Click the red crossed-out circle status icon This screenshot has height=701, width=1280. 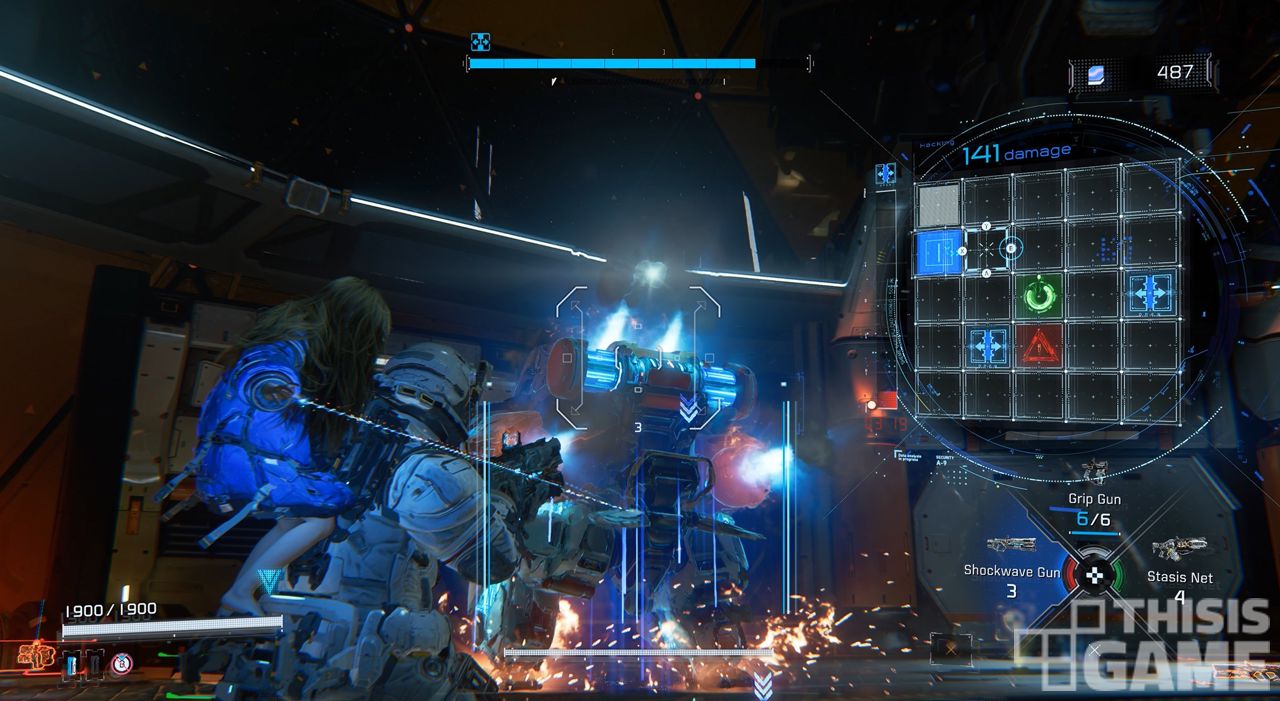pos(121,662)
